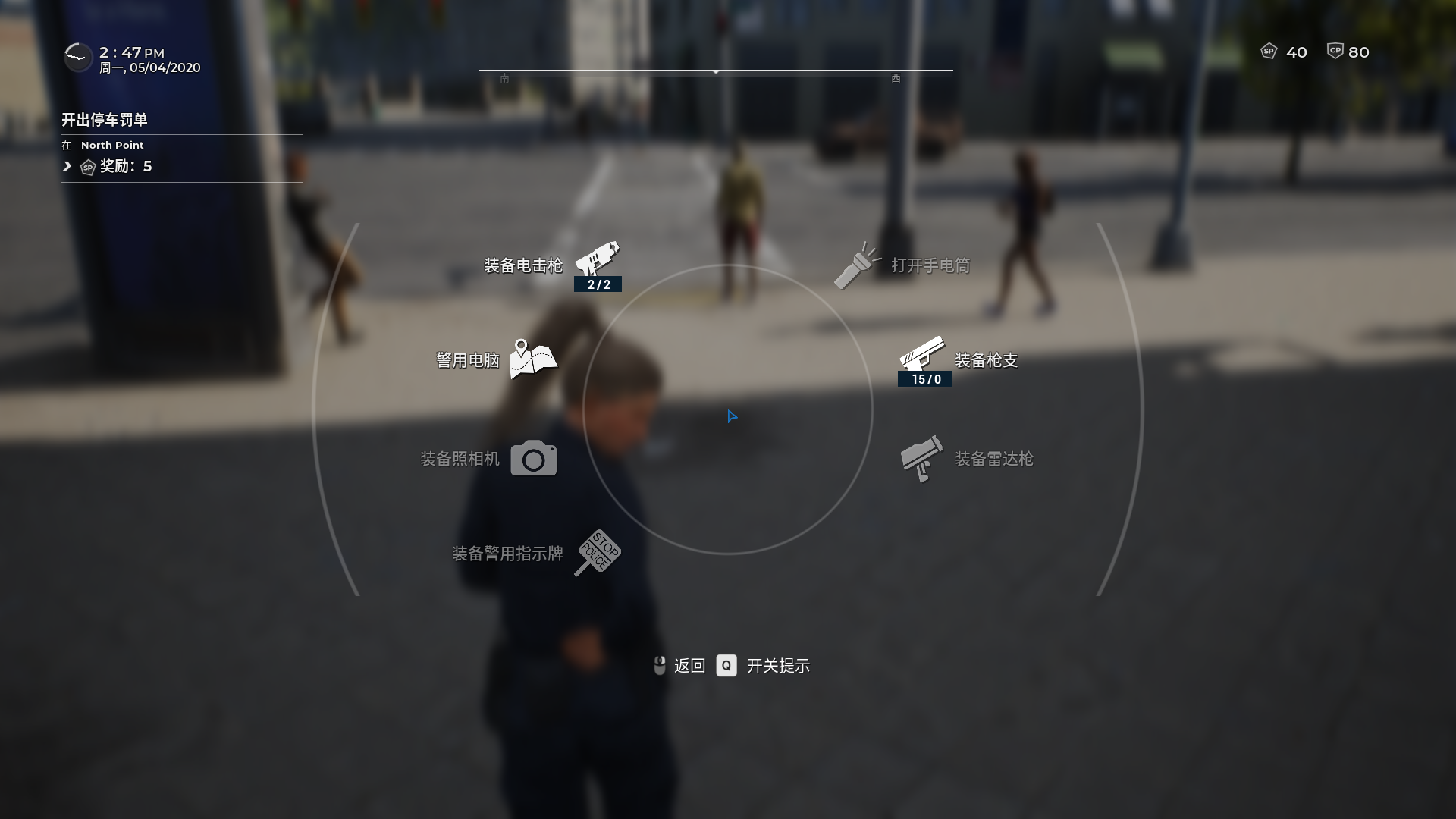Click the pistol ammo counter showing 15/0

tap(924, 380)
